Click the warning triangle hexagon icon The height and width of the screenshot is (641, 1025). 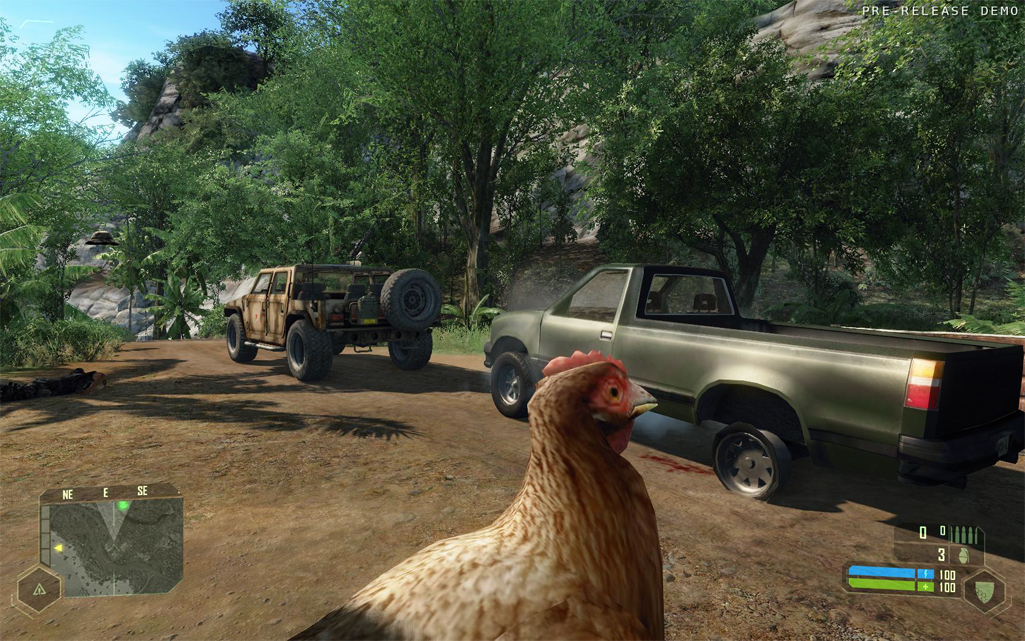39,590
